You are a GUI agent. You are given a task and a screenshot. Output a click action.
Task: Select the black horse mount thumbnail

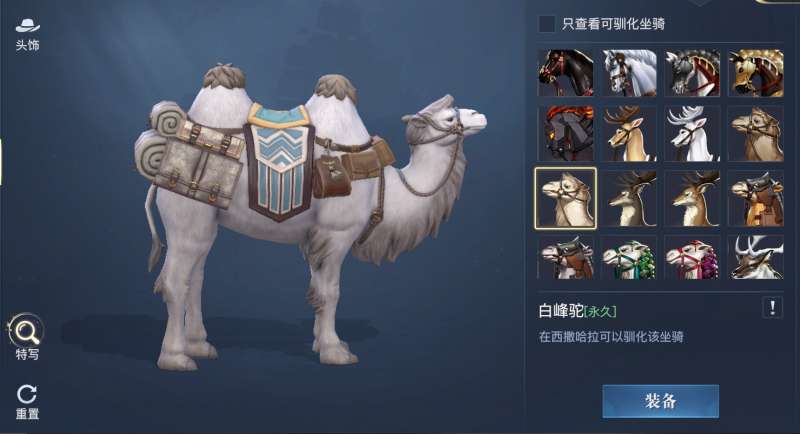point(566,73)
